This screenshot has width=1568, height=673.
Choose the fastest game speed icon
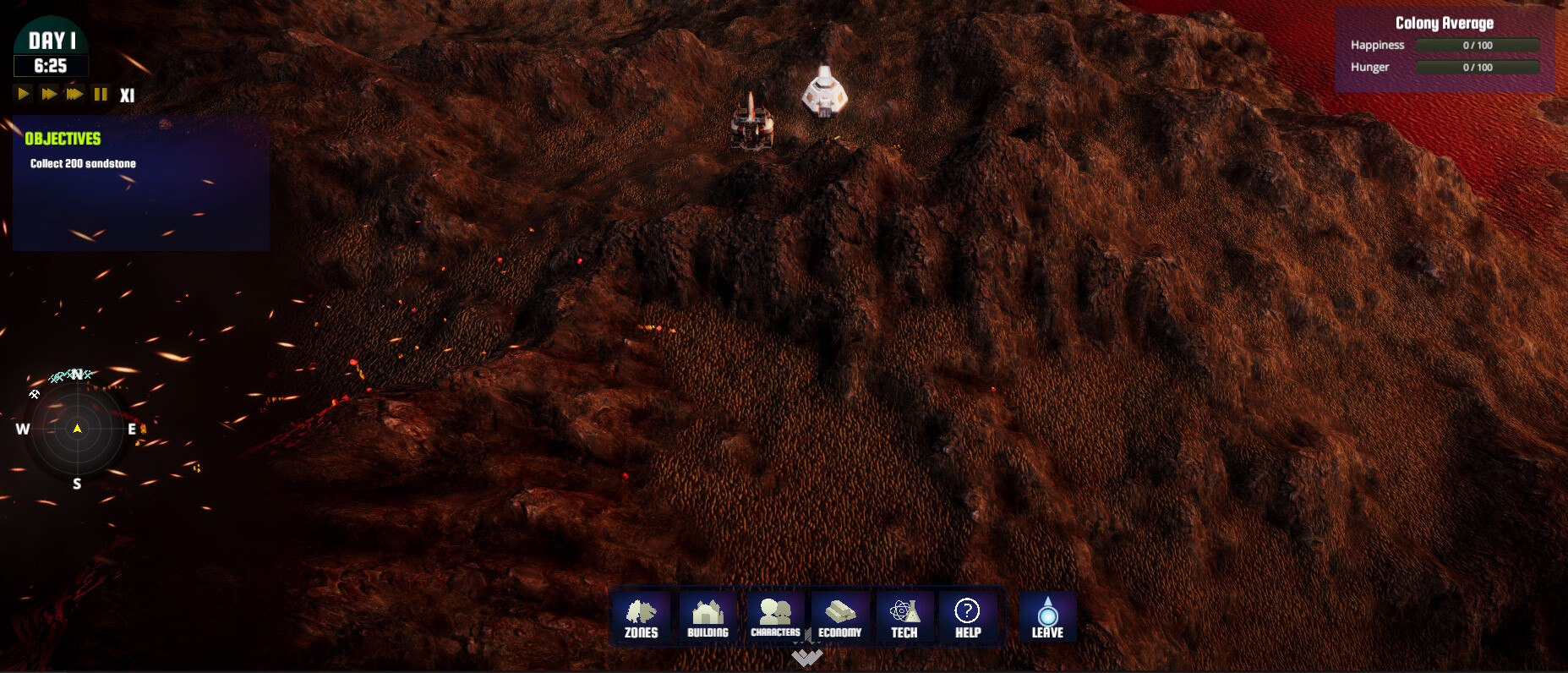point(74,94)
